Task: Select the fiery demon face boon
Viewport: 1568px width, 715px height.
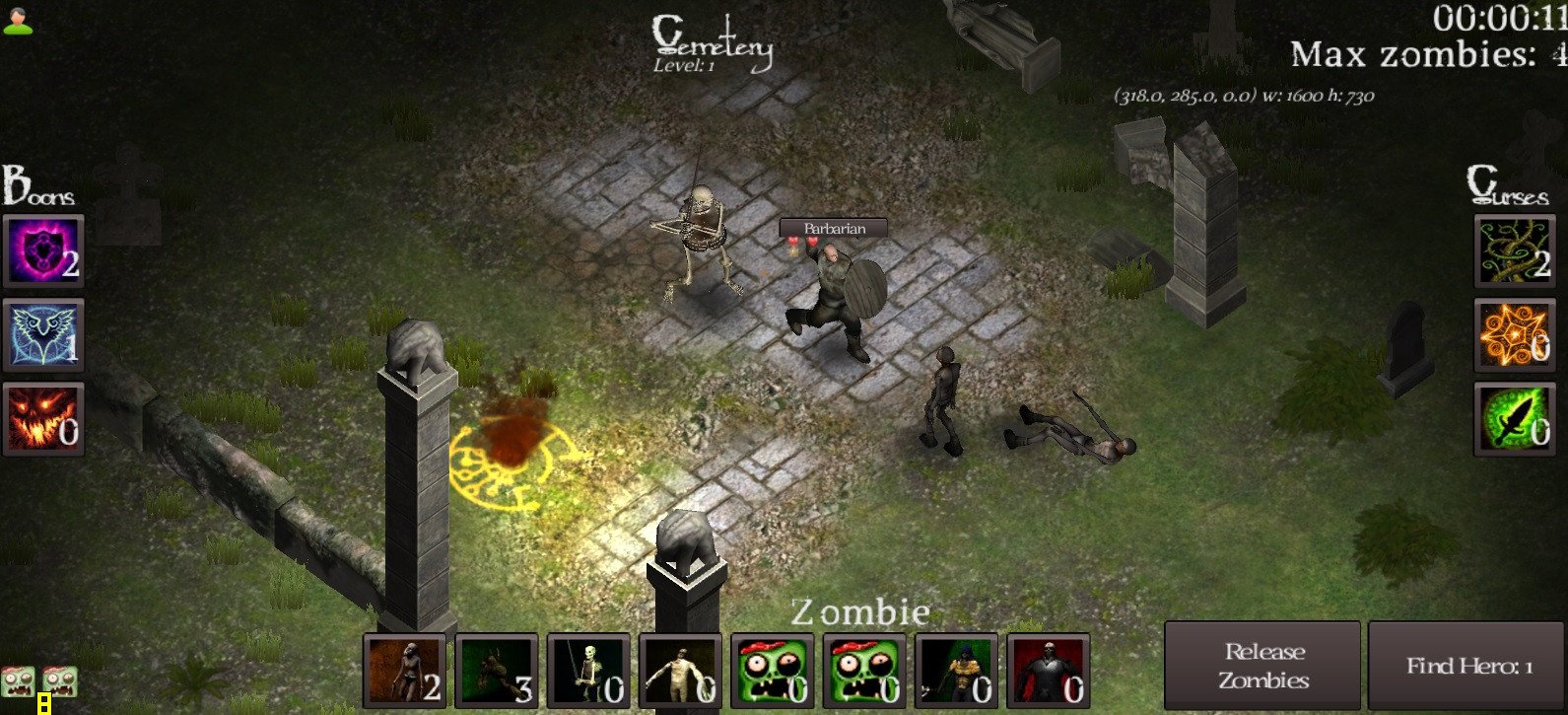Action: (x=42, y=422)
